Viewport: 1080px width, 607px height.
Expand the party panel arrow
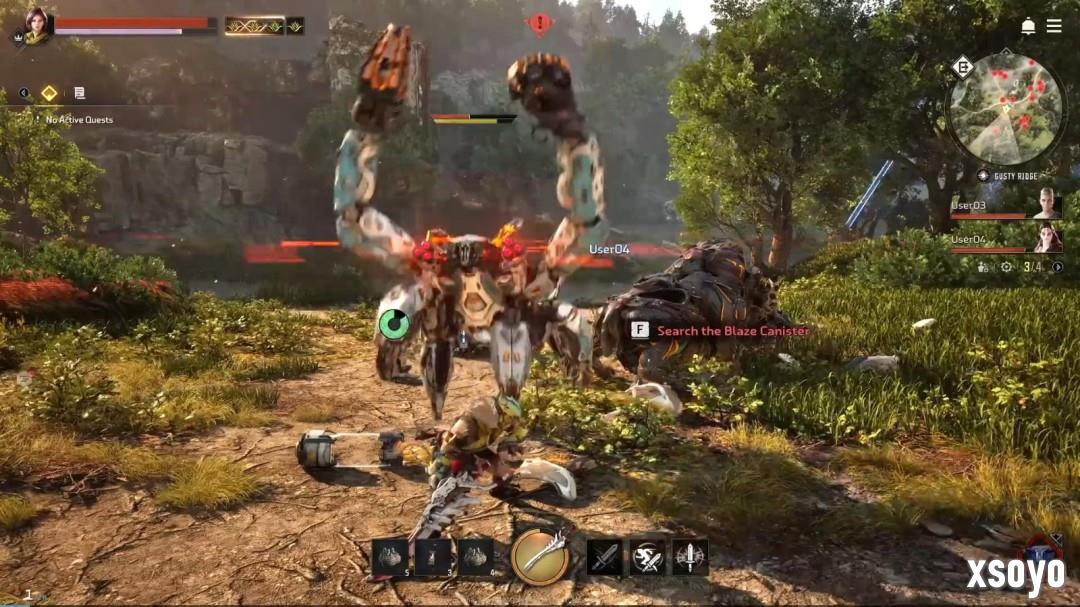(x=1057, y=267)
